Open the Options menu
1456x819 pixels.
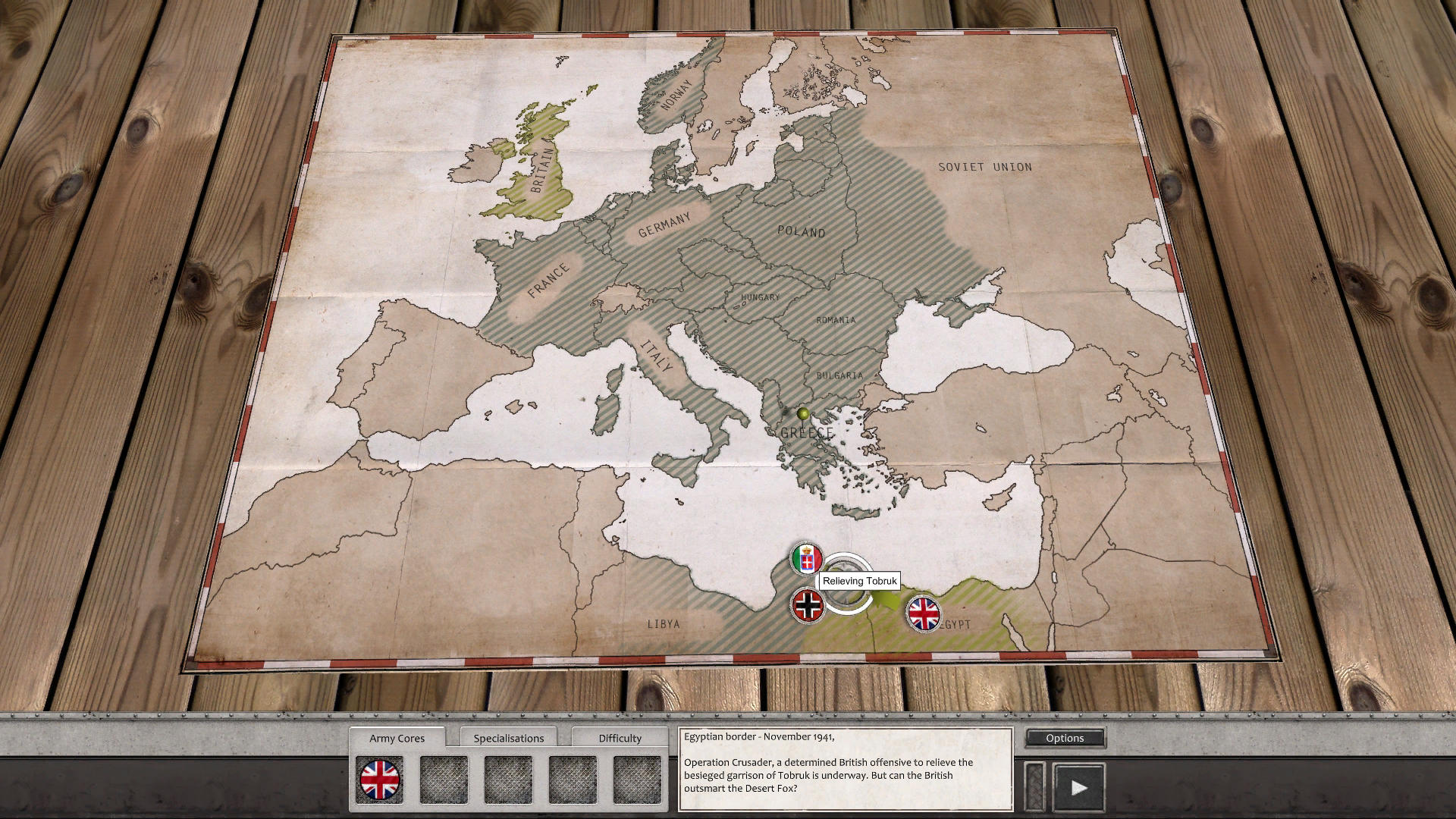tap(1065, 737)
